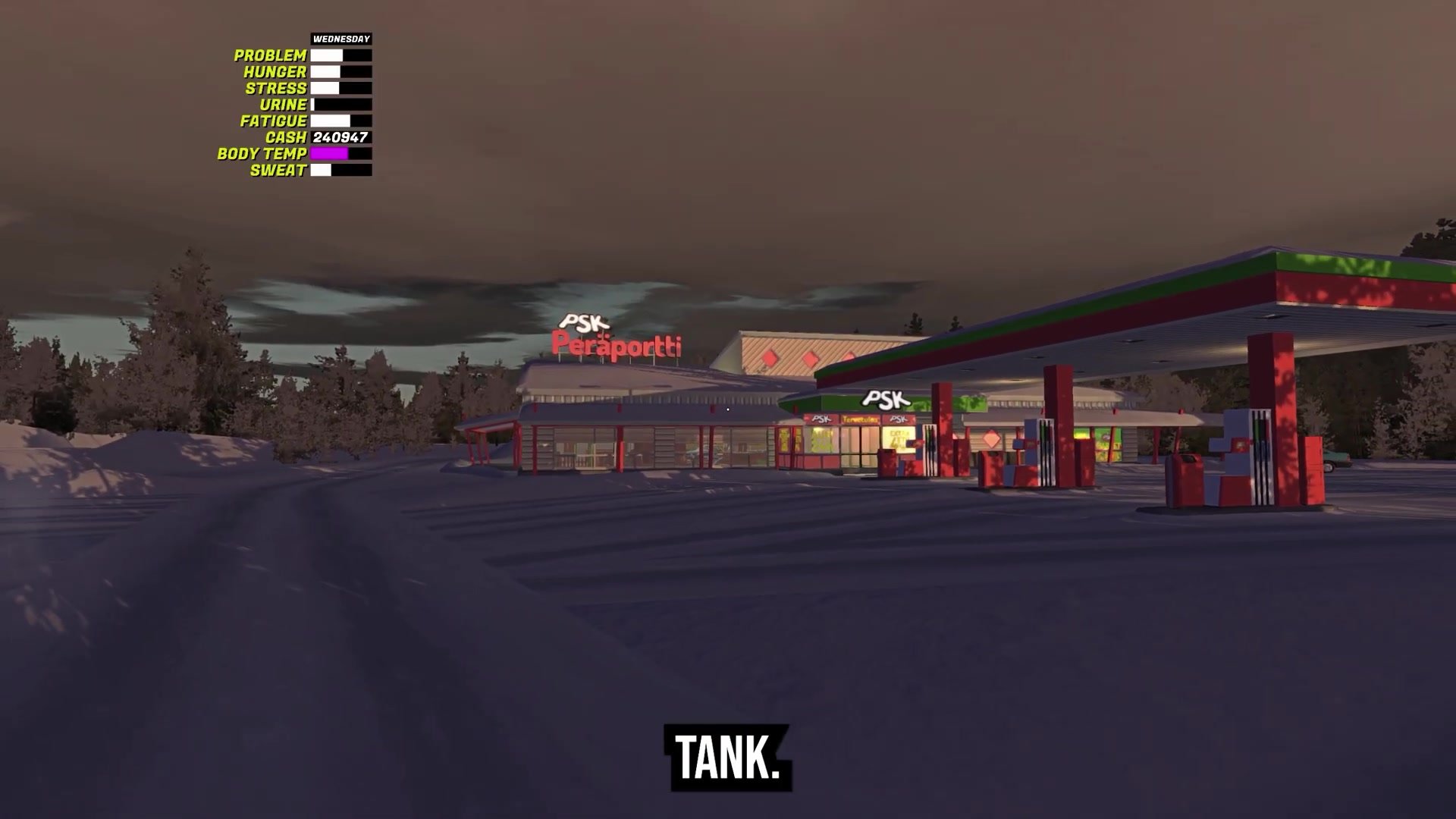Click the PROBLEM status label
This screenshot has height=819, width=1456.
[x=269, y=55]
